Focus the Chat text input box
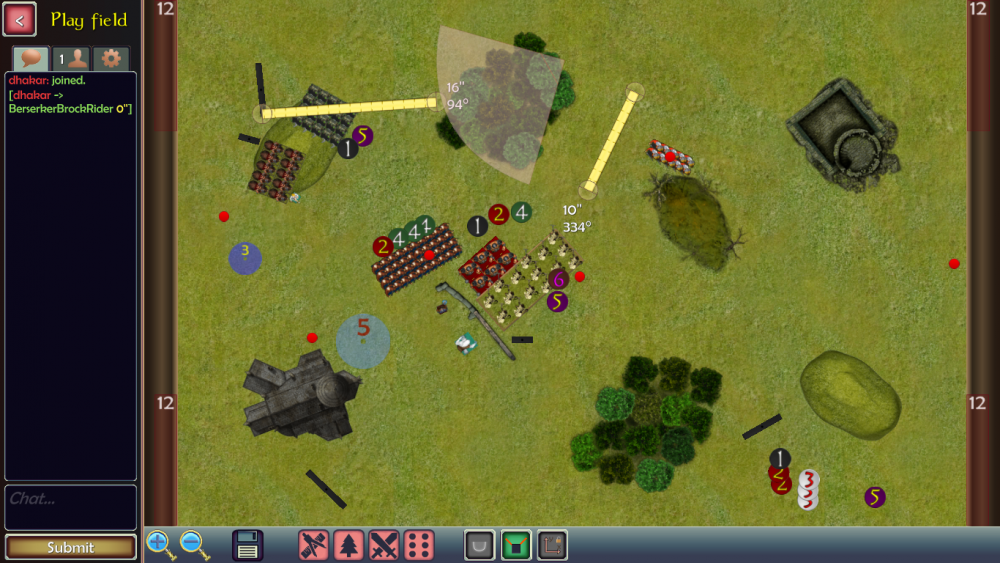Image resolution: width=1000 pixels, height=563 pixels. tap(70, 507)
